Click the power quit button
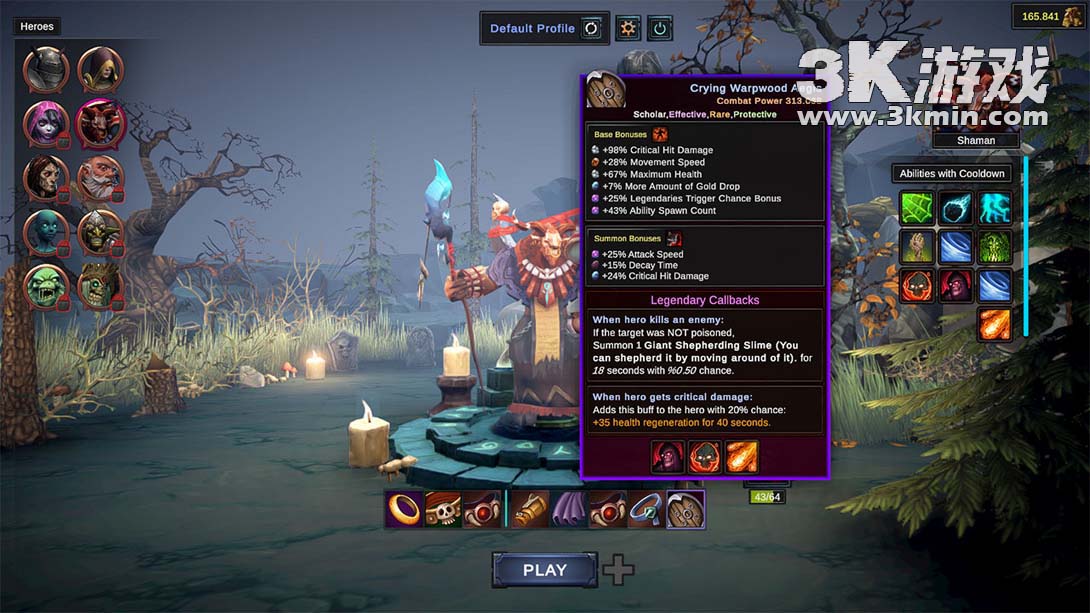 coord(659,28)
